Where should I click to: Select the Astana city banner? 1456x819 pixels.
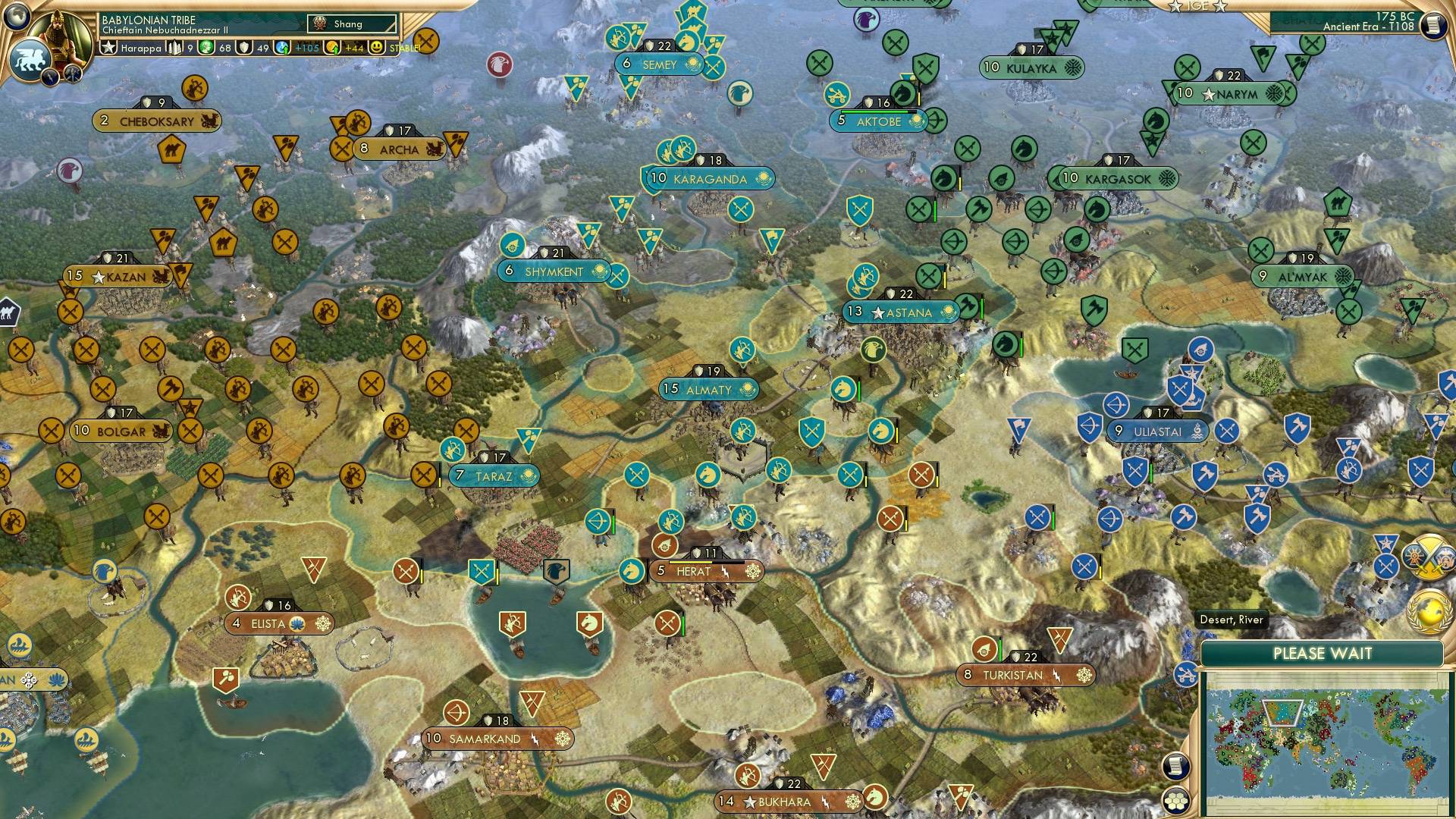pos(902,312)
